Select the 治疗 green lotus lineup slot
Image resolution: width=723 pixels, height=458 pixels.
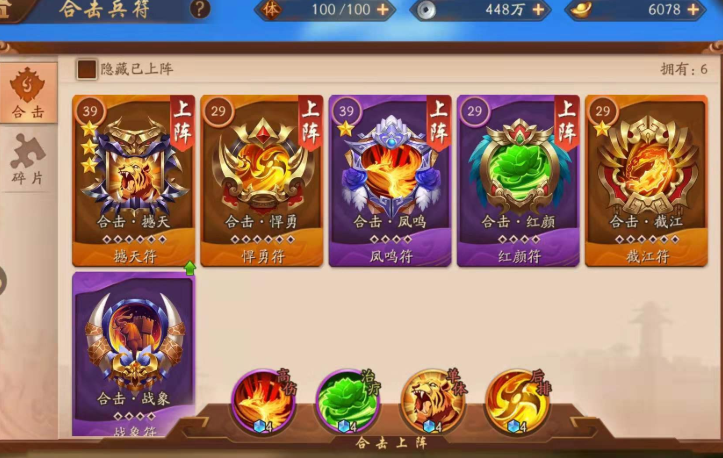(347, 400)
